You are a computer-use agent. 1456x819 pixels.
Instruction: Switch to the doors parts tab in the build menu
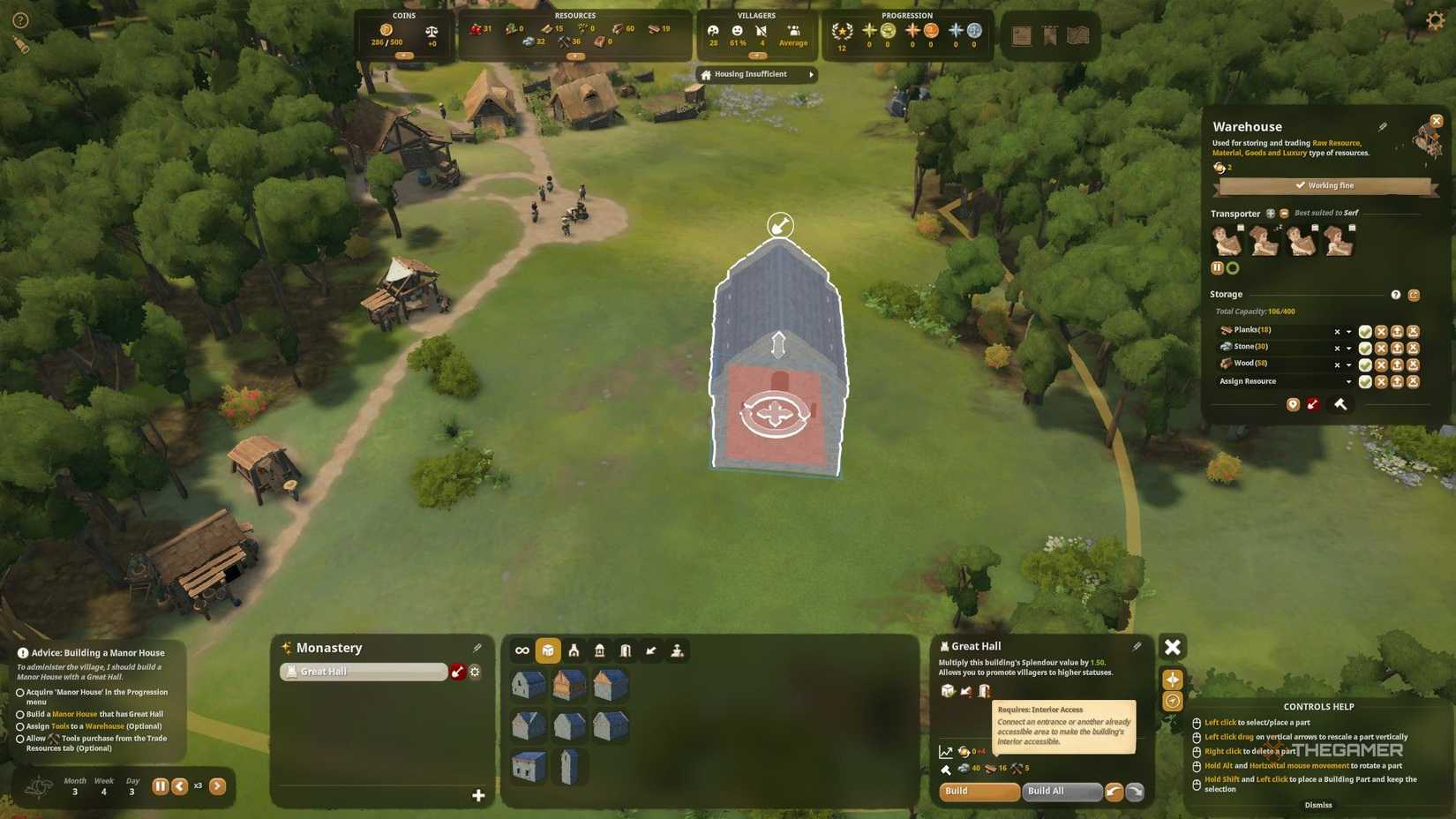626,650
